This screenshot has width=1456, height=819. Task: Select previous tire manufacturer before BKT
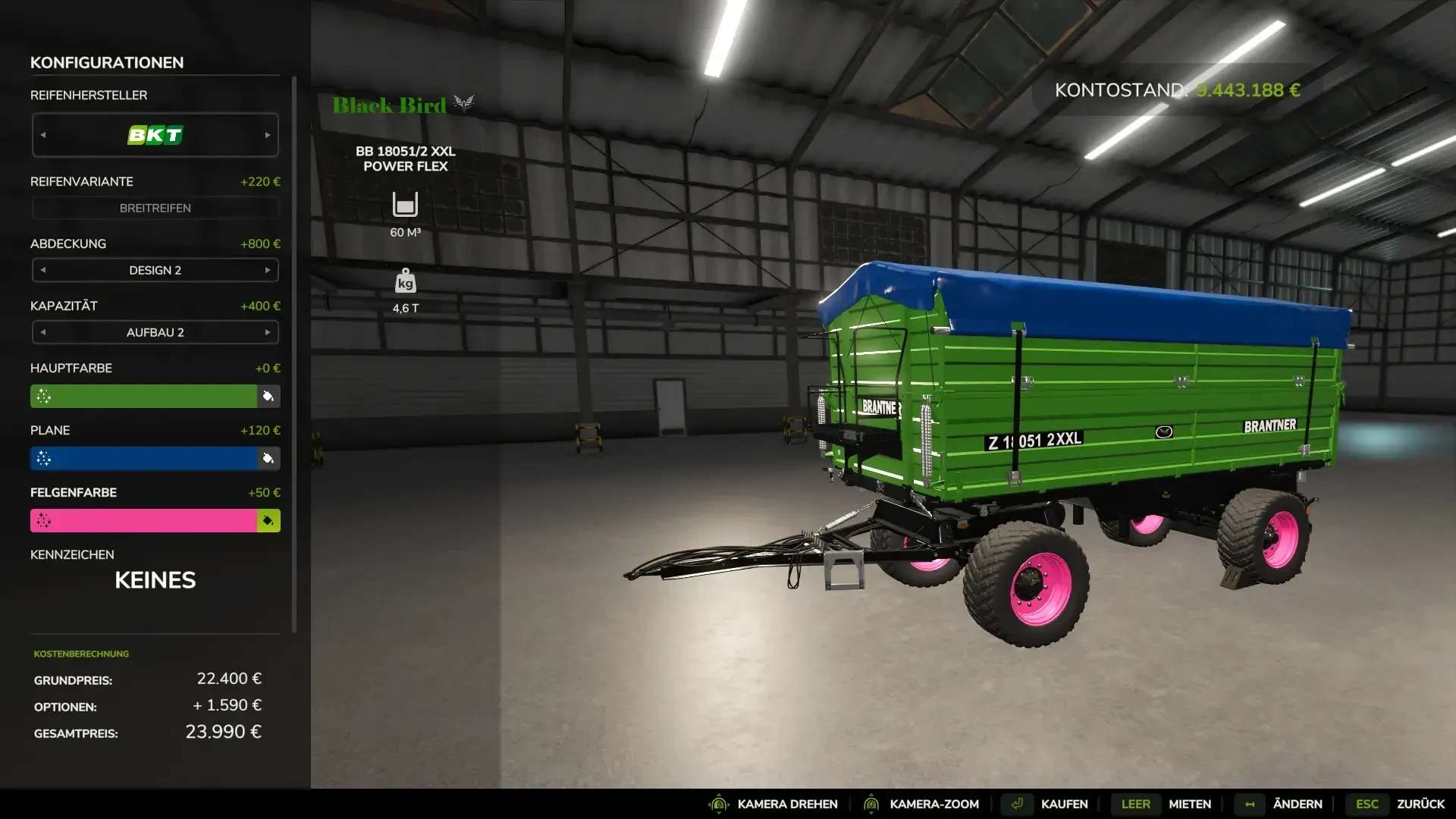tap(43, 135)
